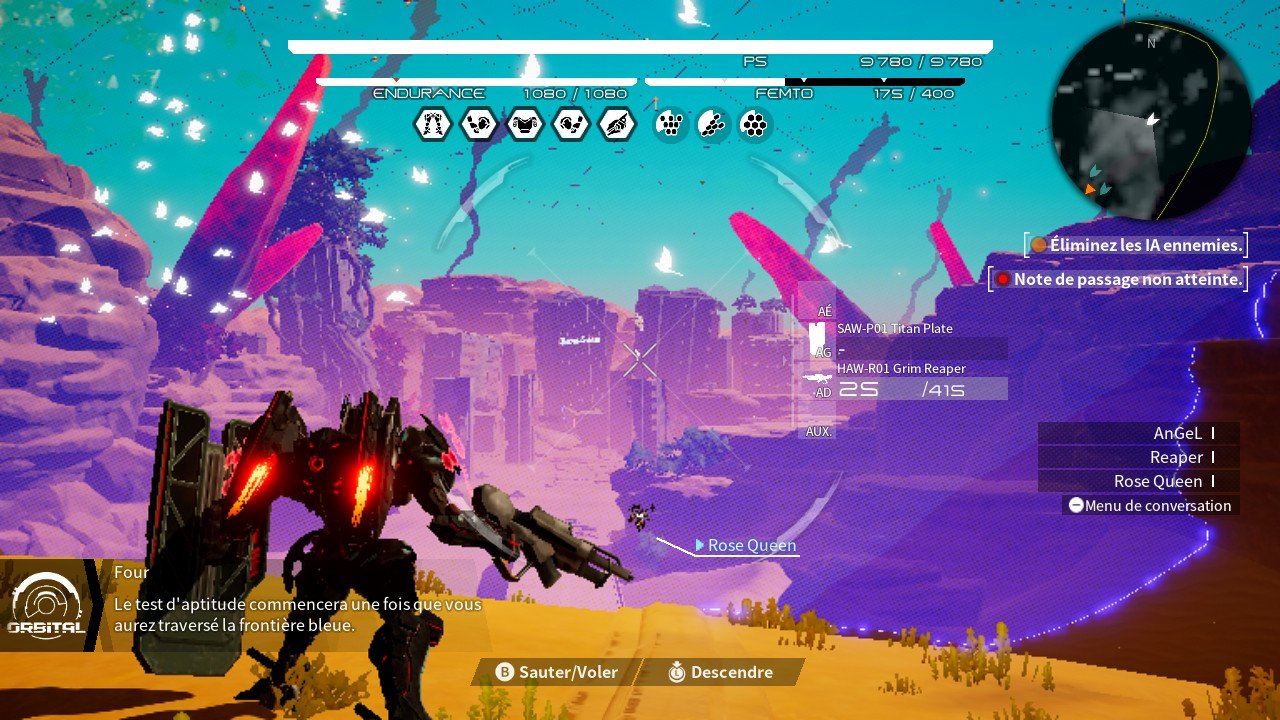Click the weapon-hand part status icon
Screen dimensions: 1280x720
point(616,125)
